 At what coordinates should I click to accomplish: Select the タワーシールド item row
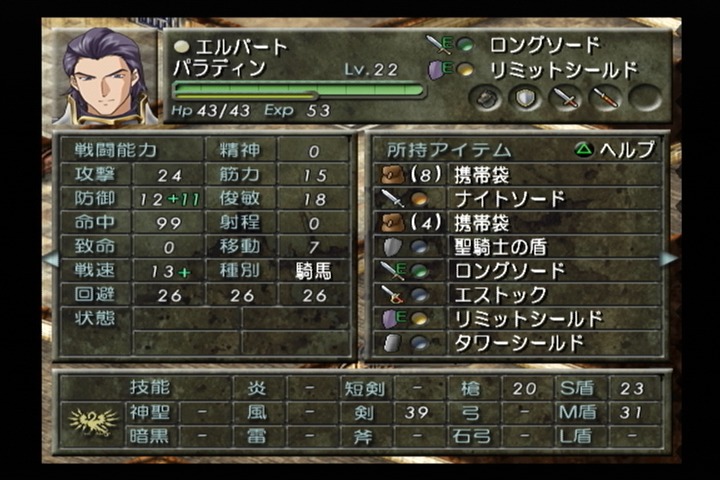[518, 342]
